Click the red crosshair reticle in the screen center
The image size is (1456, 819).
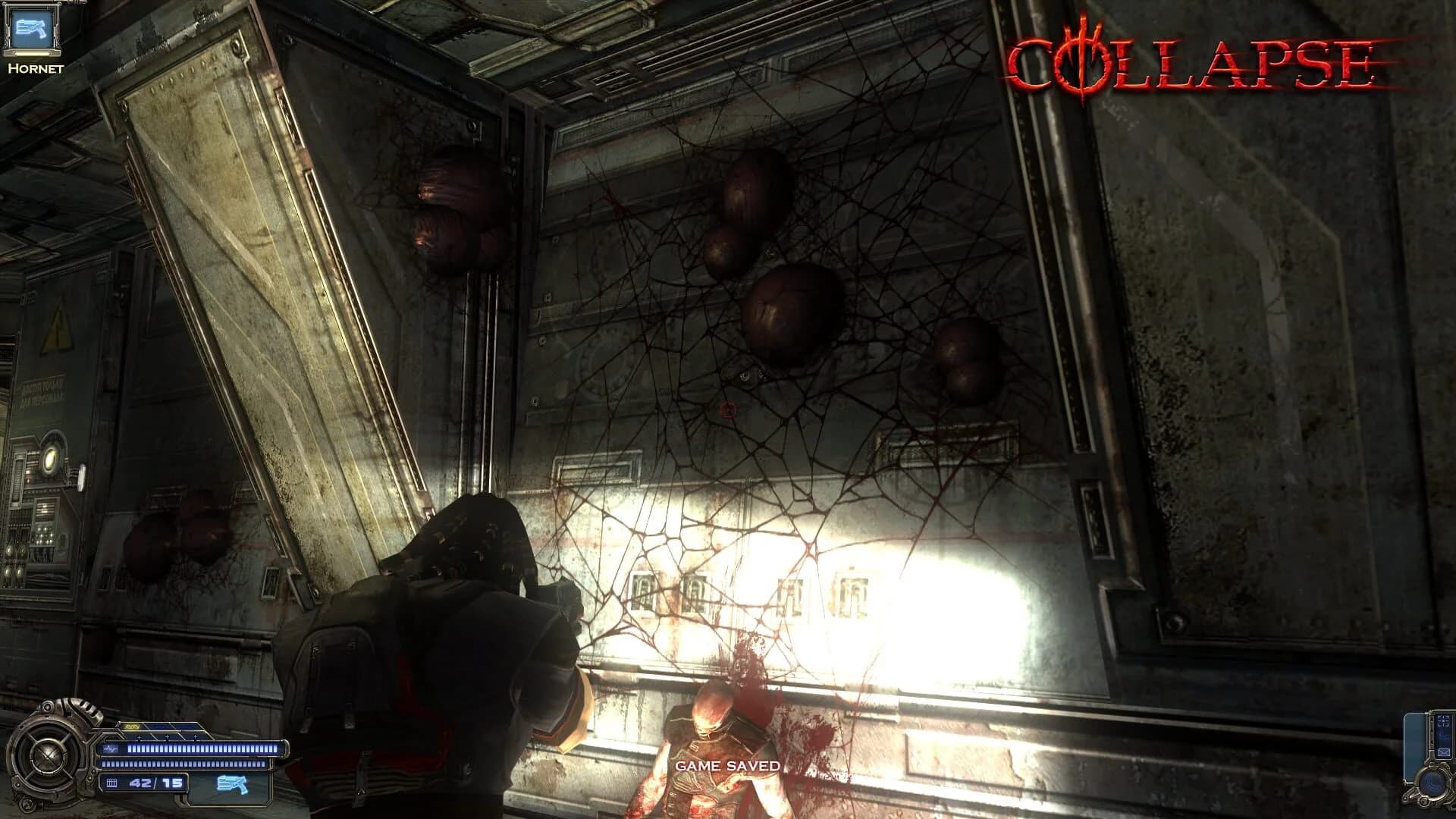(x=729, y=409)
